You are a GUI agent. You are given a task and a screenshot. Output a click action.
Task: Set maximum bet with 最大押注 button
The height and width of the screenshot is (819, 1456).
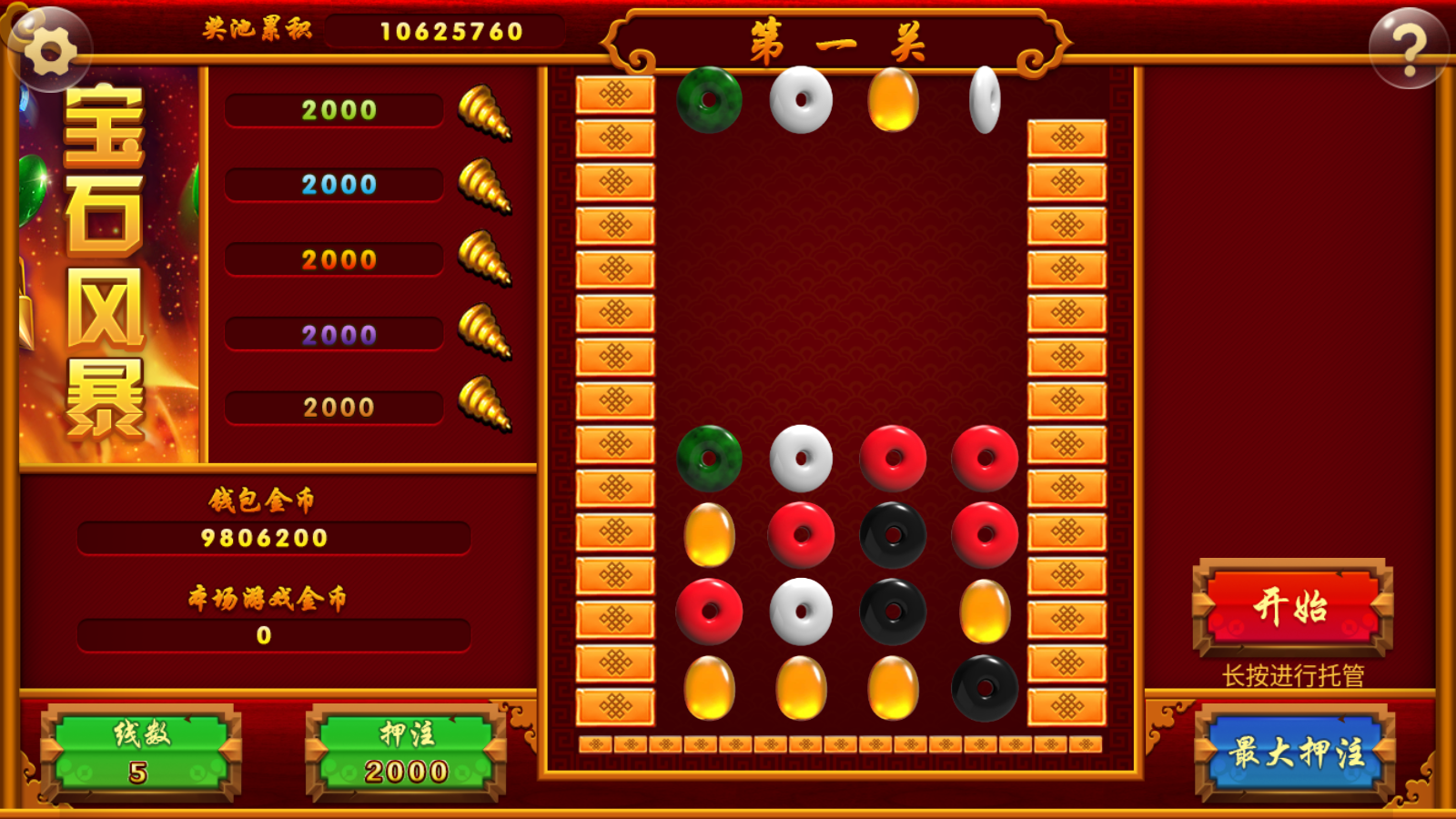pos(1295,753)
